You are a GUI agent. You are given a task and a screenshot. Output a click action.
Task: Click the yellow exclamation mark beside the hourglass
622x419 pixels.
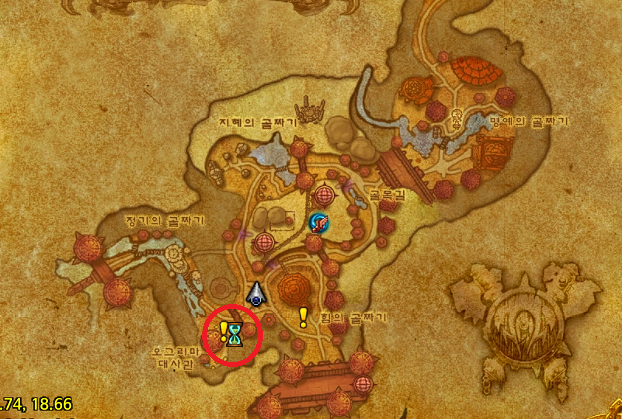pos(223,330)
